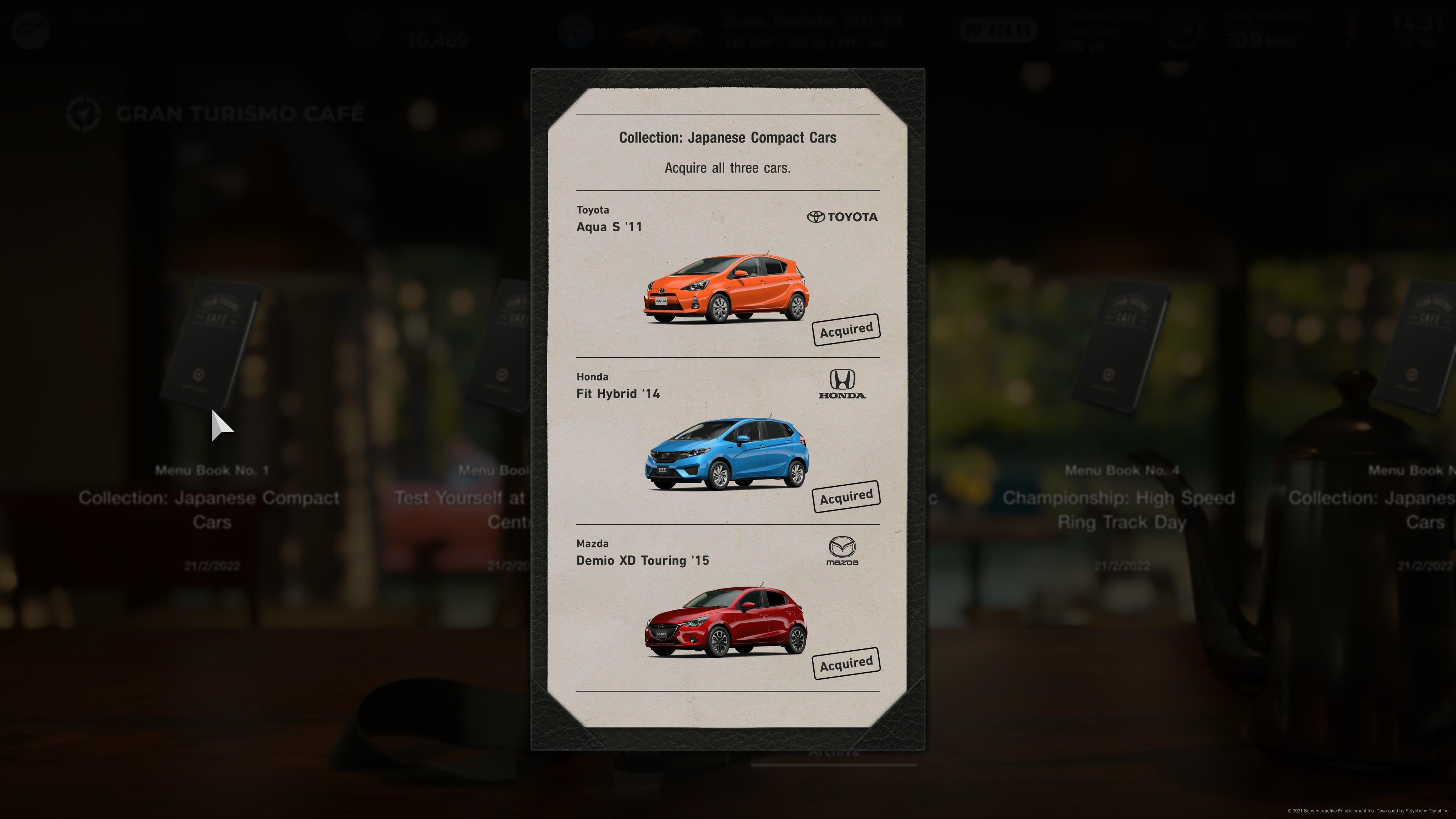The width and height of the screenshot is (1456, 819).
Task: Select the Acquired stamp under Fit Hybrid
Action: click(x=846, y=495)
